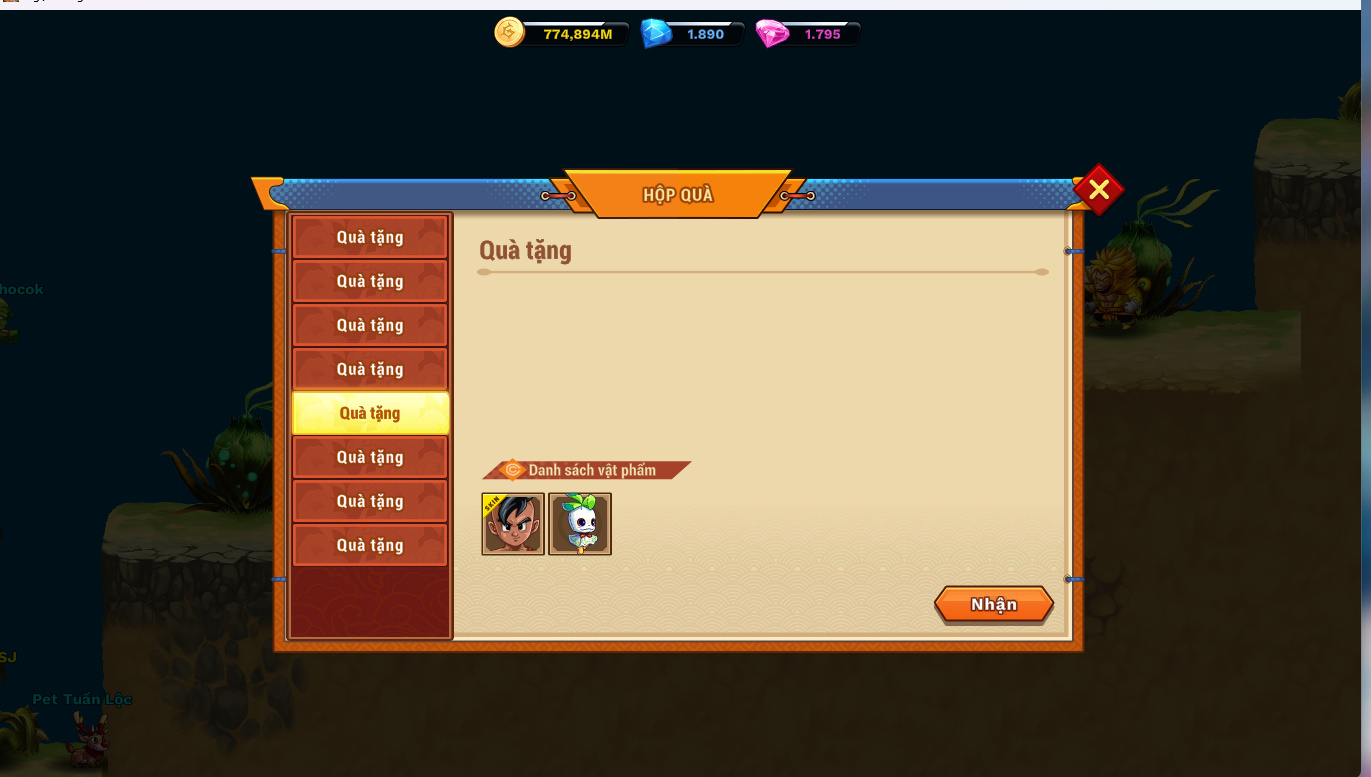This screenshot has height=777, width=1371.
Task: Click the SKIN character portrait item
Action: [513, 524]
